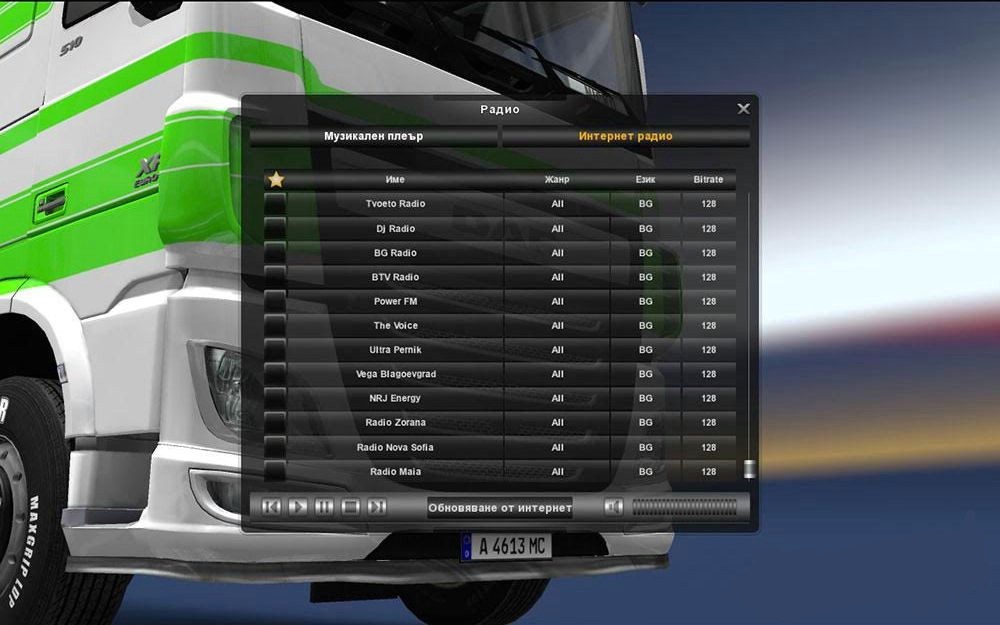Select BTV Radio station
This screenshot has width=1000, height=625.
[395, 277]
